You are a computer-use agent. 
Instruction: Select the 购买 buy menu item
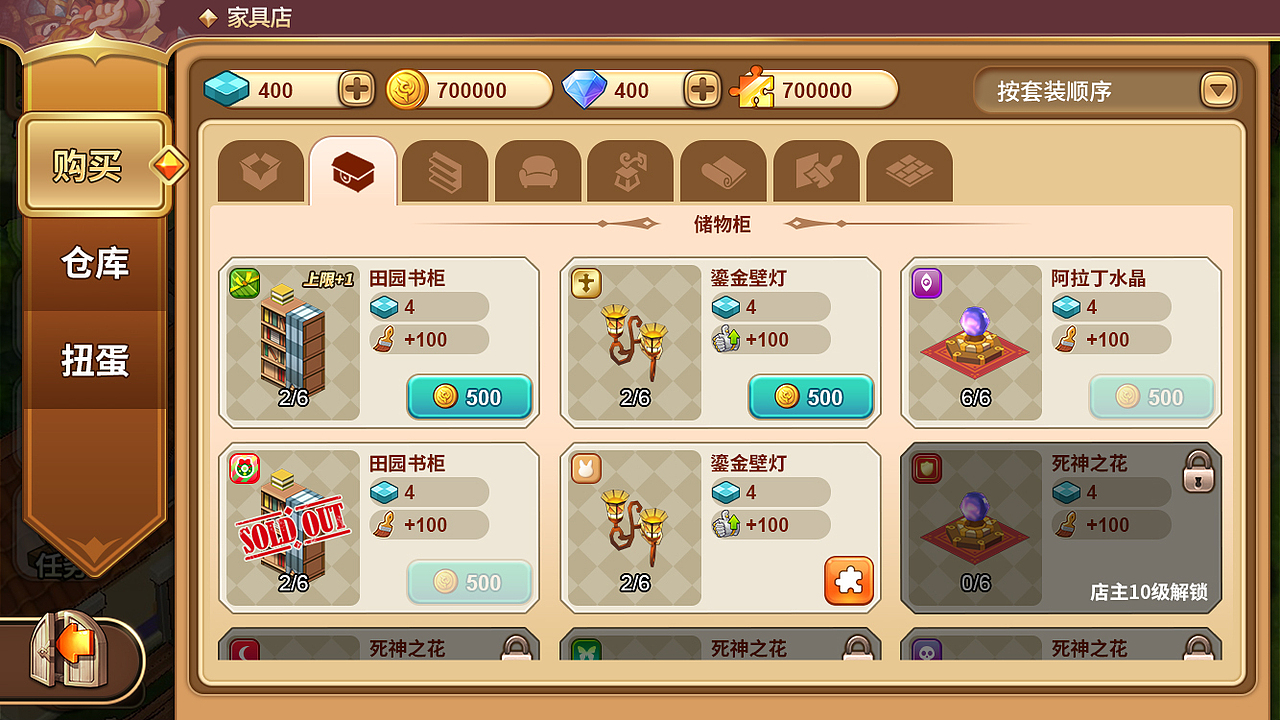(x=93, y=166)
